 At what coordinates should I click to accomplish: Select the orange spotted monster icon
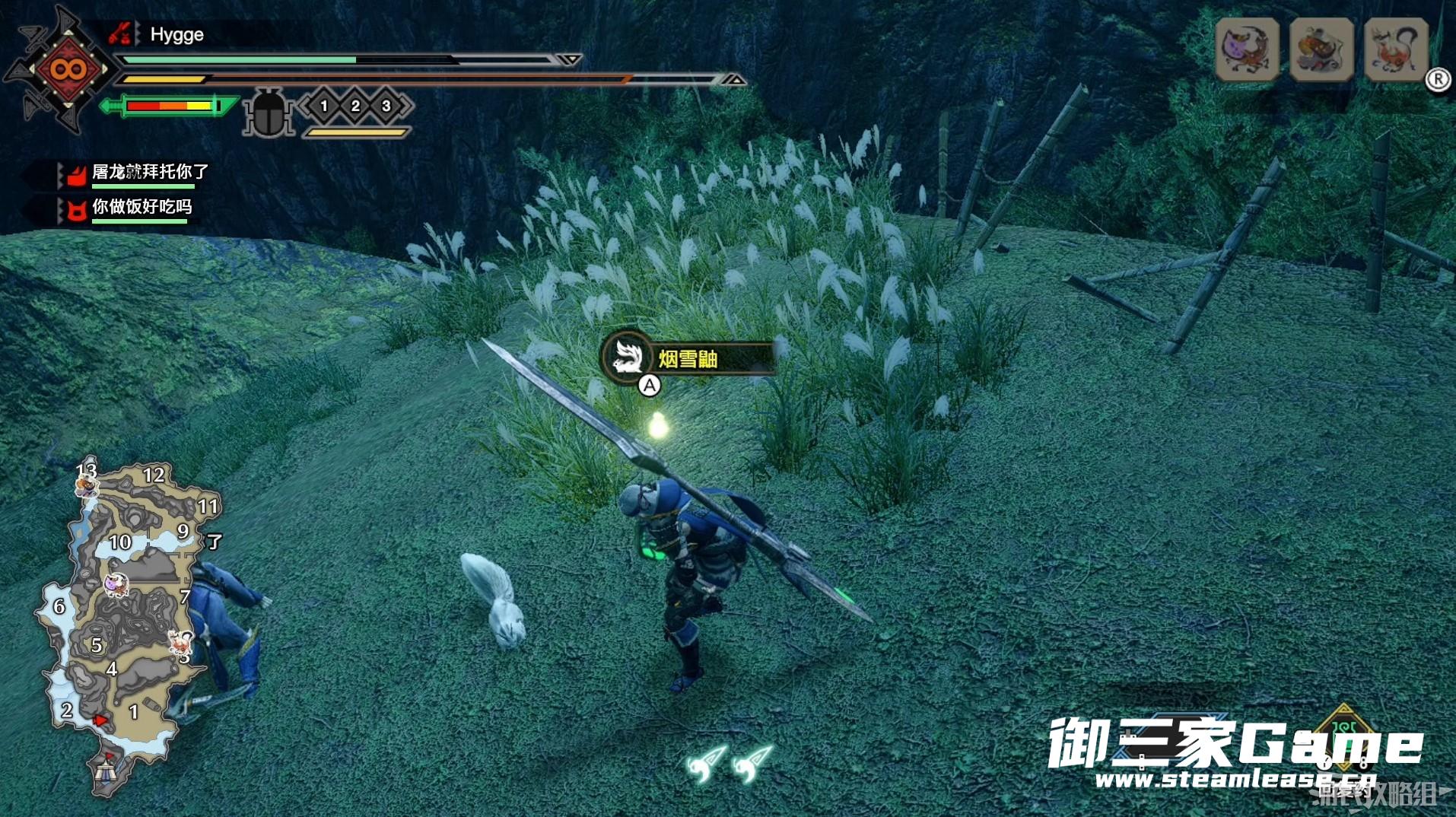pos(1321,49)
